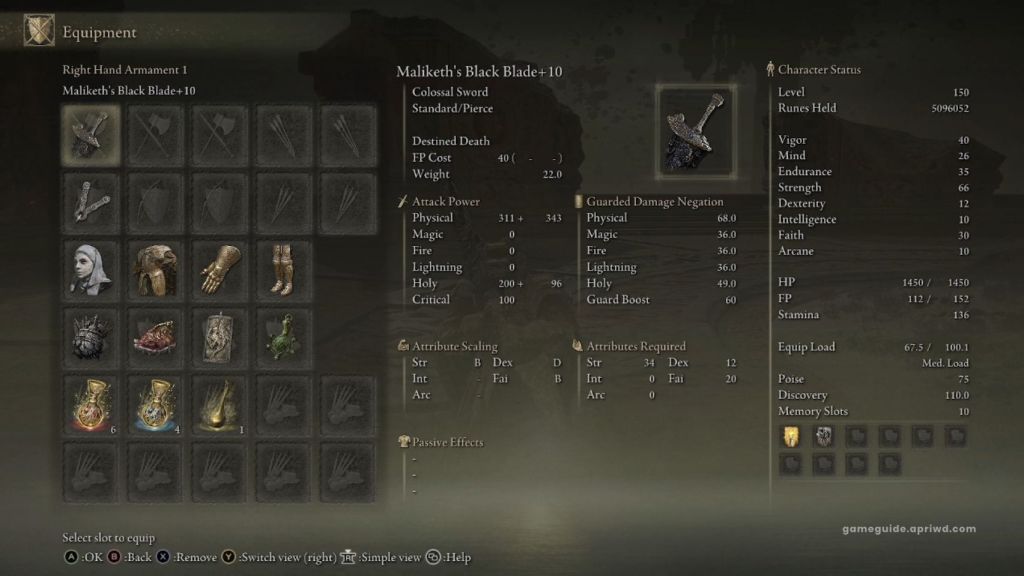Screen dimensions: 1024x576
Task: Select the golden gauntlets slot
Action: pos(221,267)
